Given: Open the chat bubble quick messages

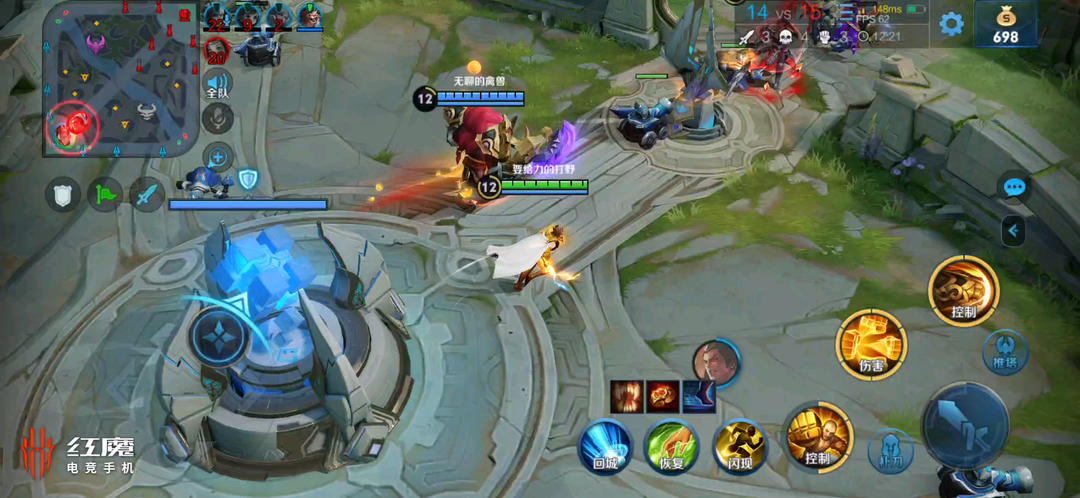Looking at the screenshot, I should [x=1014, y=187].
